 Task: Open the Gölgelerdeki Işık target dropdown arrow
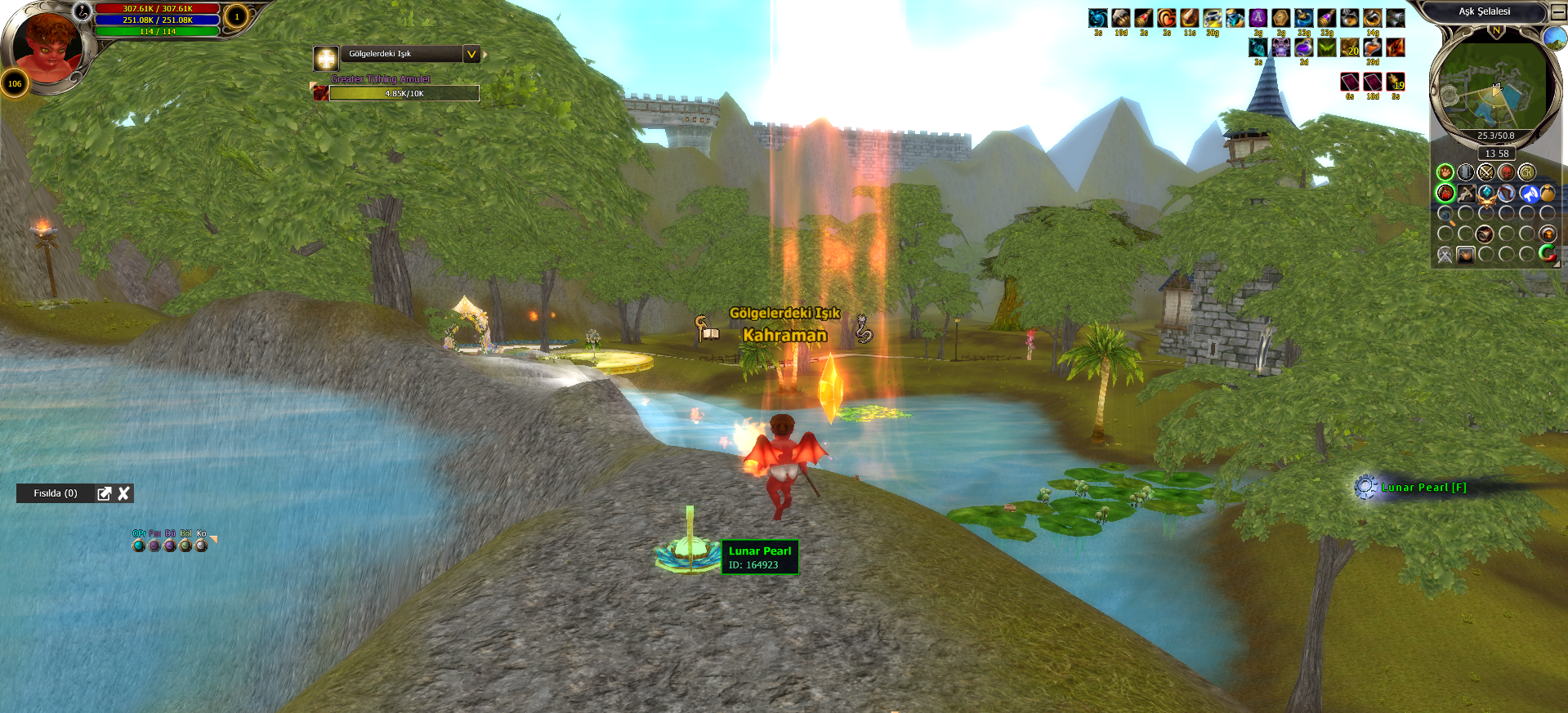click(x=471, y=55)
